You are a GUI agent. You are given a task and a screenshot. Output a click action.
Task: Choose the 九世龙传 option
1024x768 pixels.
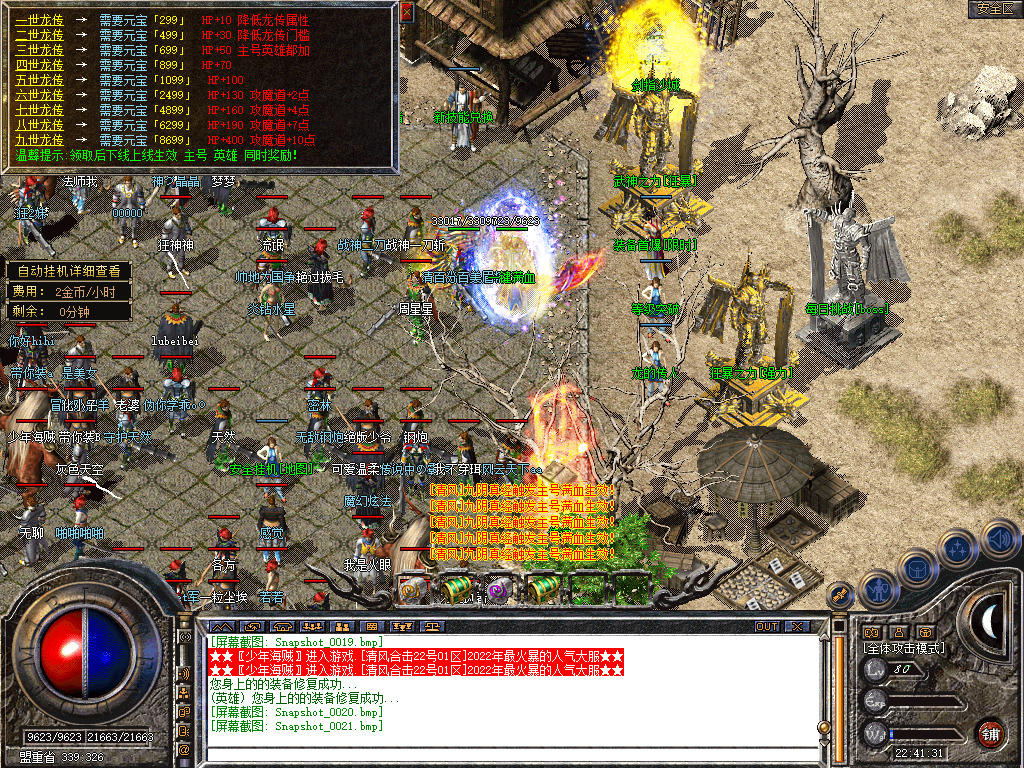point(39,140)
